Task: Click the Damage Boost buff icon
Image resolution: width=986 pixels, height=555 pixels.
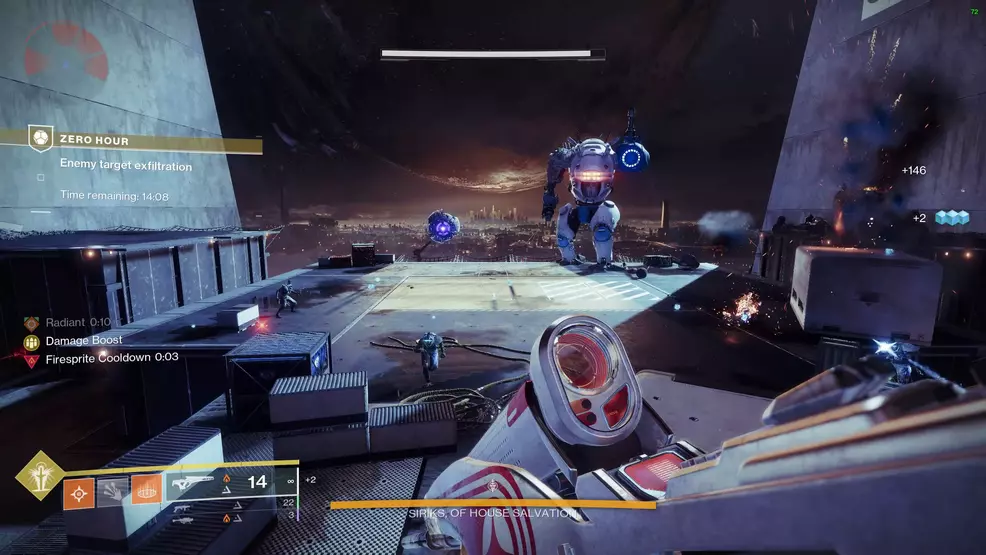Action: point(32,341)
